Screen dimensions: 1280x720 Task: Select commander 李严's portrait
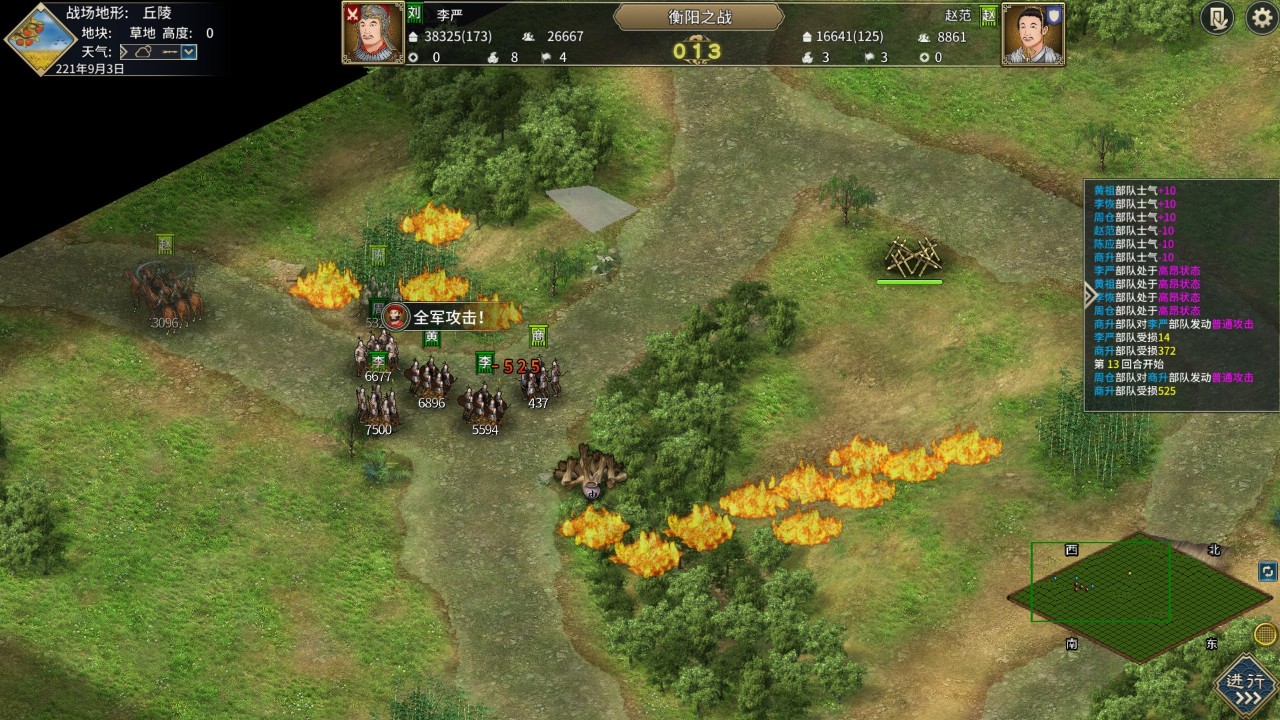pos(373,33)
